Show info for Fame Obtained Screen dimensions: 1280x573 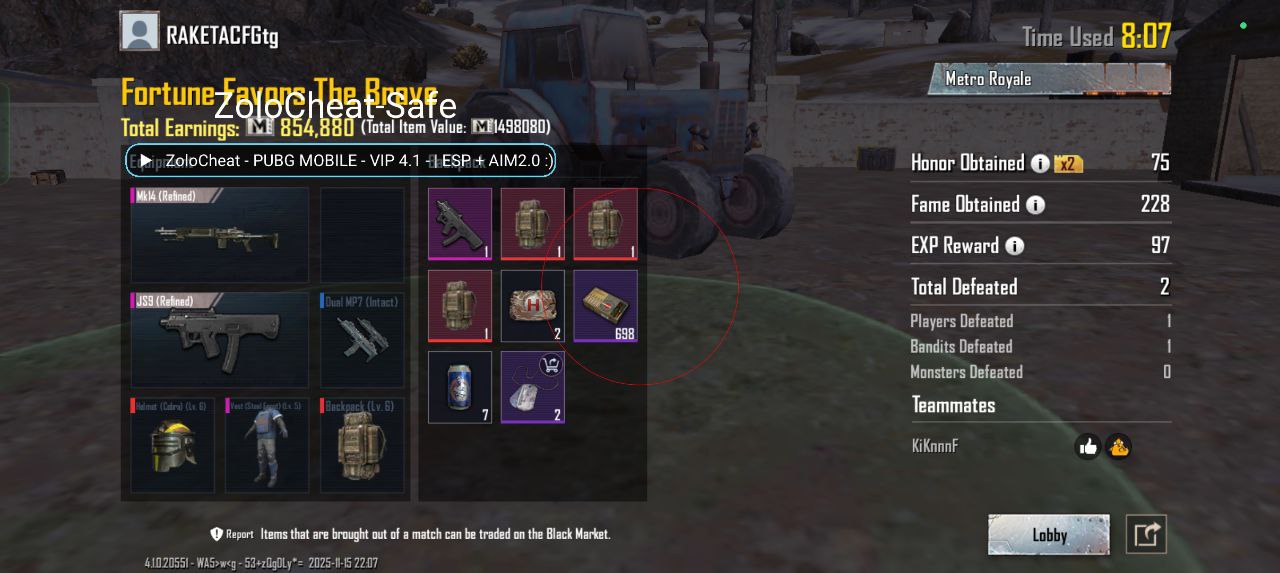coord(1035,205)
